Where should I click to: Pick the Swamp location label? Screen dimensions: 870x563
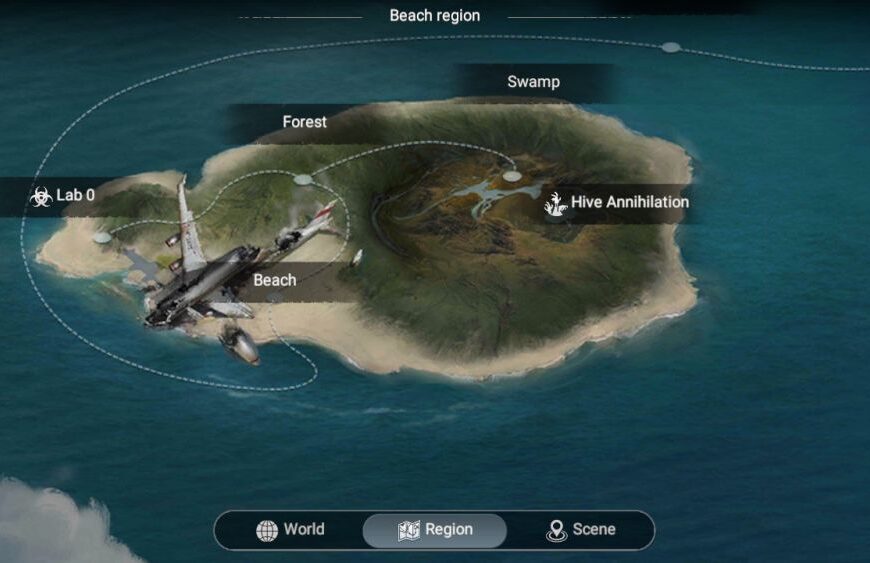(x=533, y=82)
